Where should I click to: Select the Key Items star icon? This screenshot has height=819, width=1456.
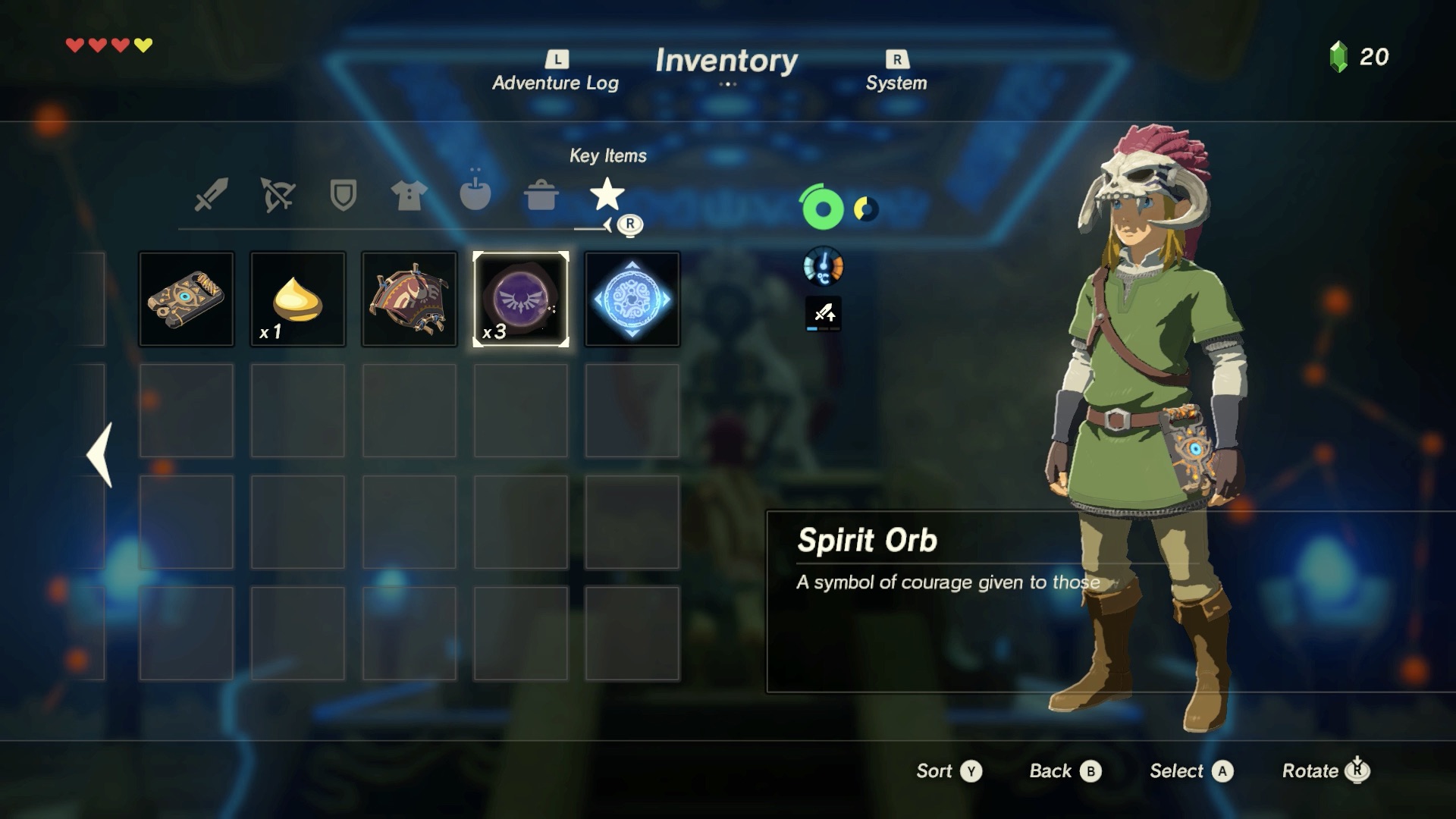tap(607, 196)
